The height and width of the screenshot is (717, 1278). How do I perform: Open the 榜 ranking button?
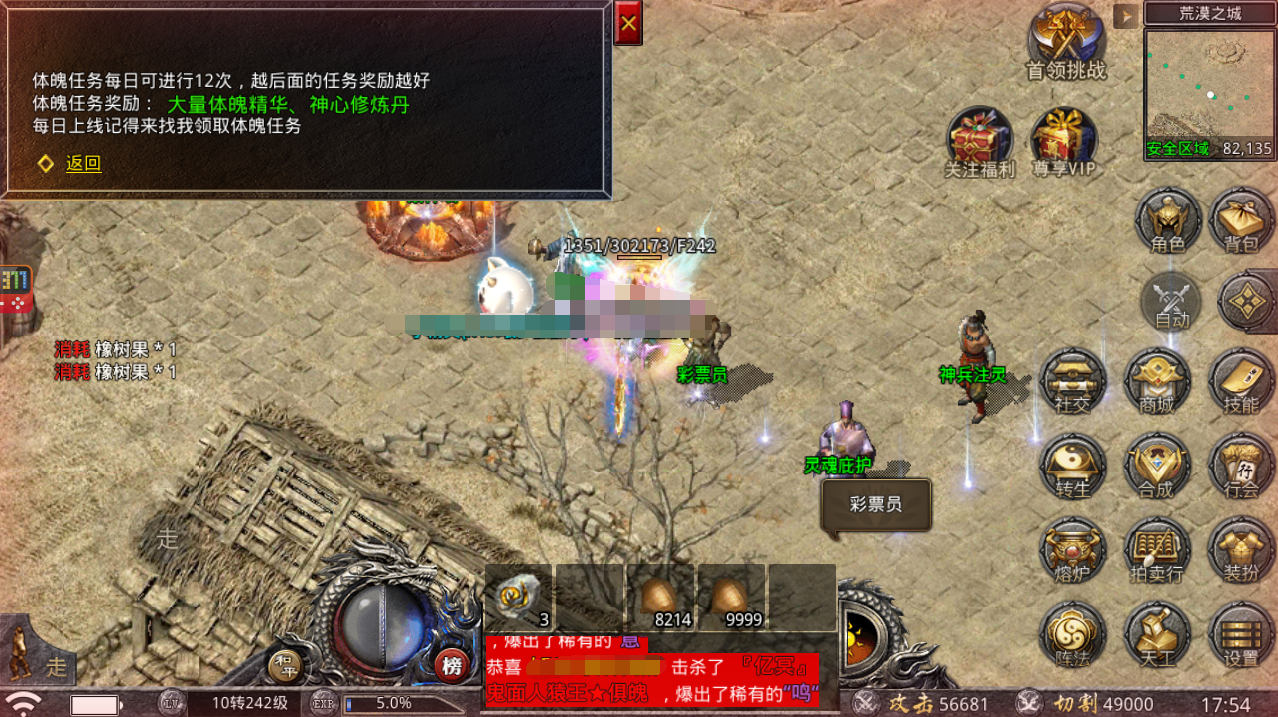(x=452, y=666)
